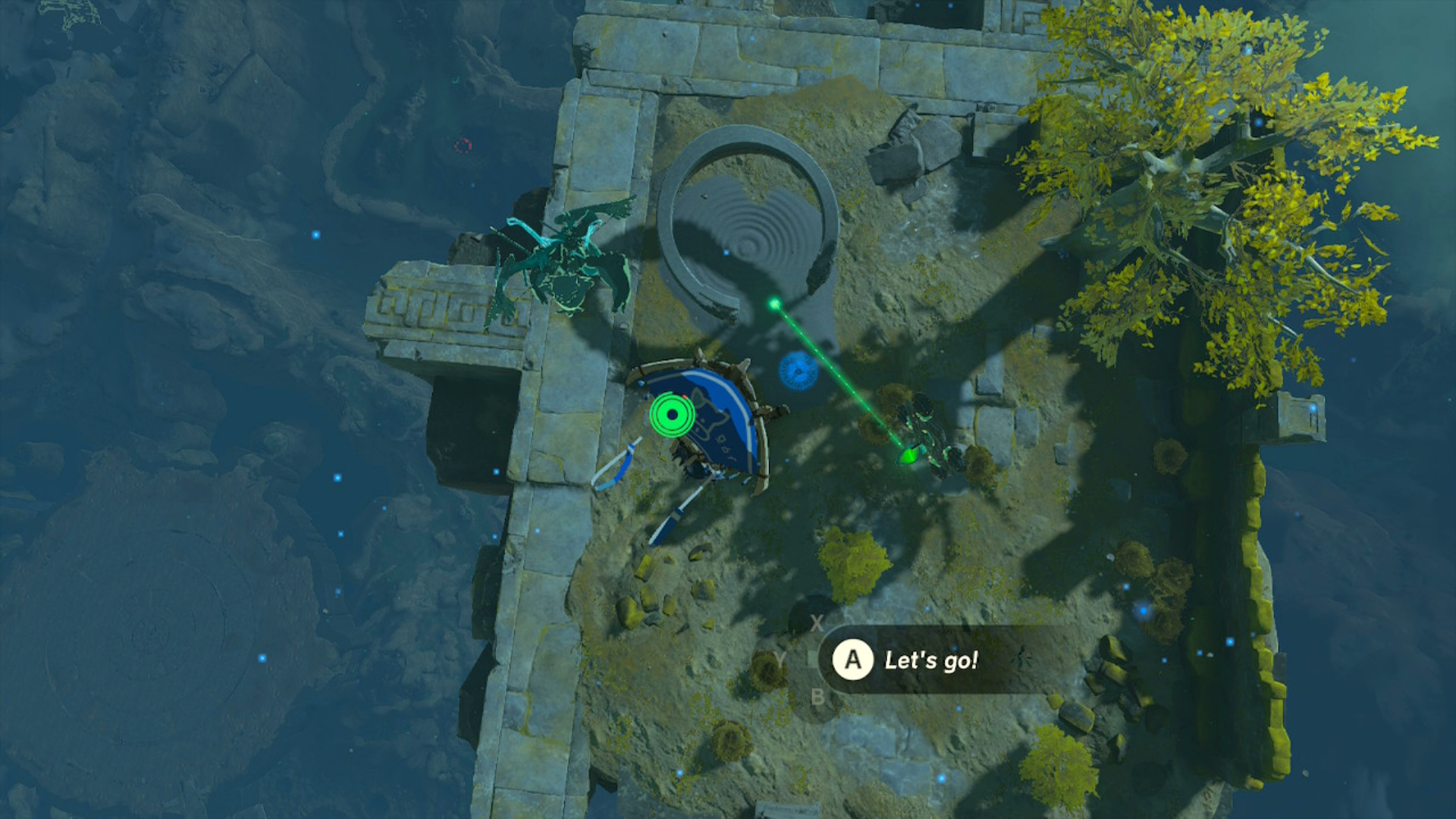Toggle the small red indicator beside the green reticle

coord(684,397)
